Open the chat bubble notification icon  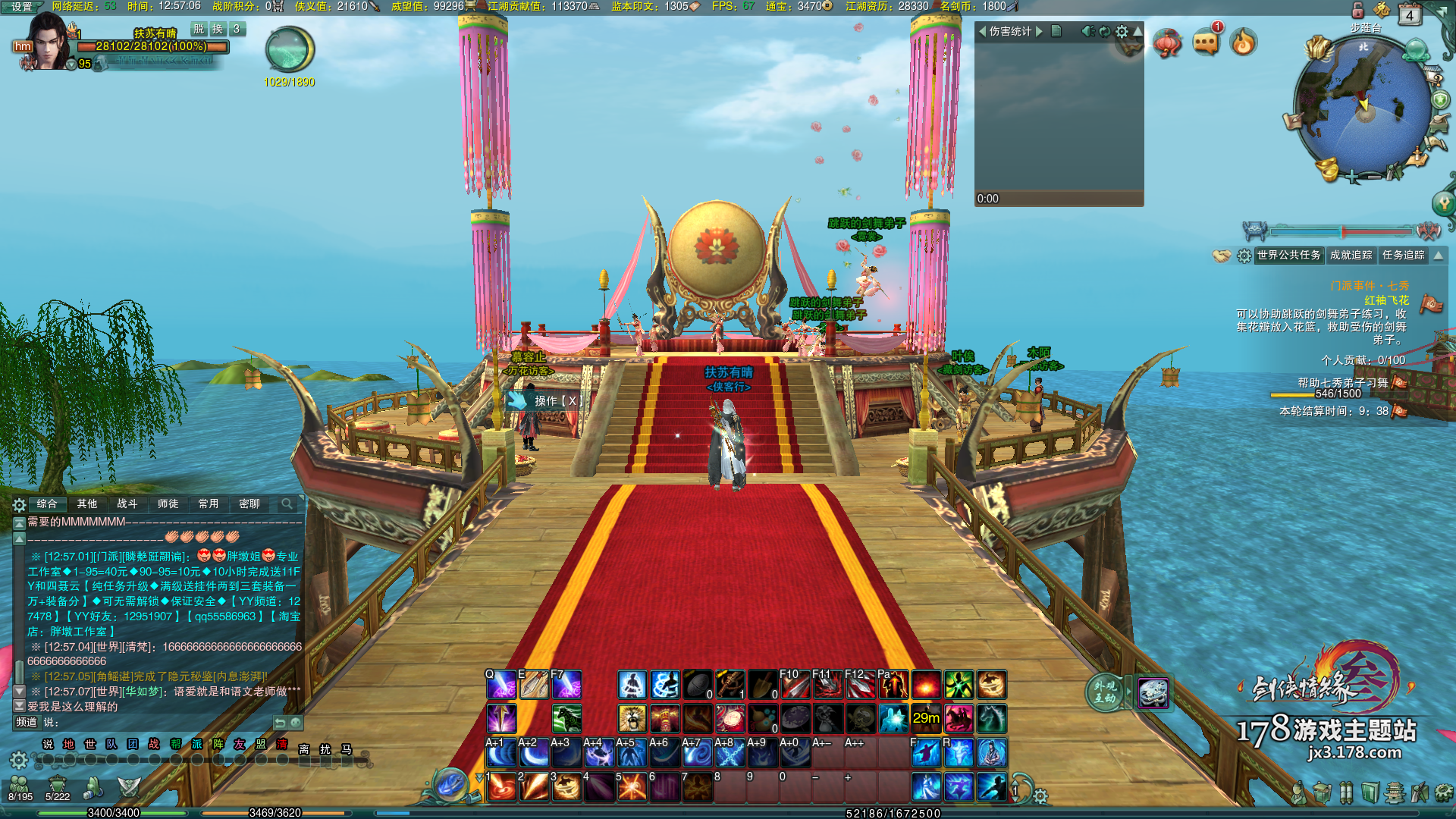tap(1206, 42)
